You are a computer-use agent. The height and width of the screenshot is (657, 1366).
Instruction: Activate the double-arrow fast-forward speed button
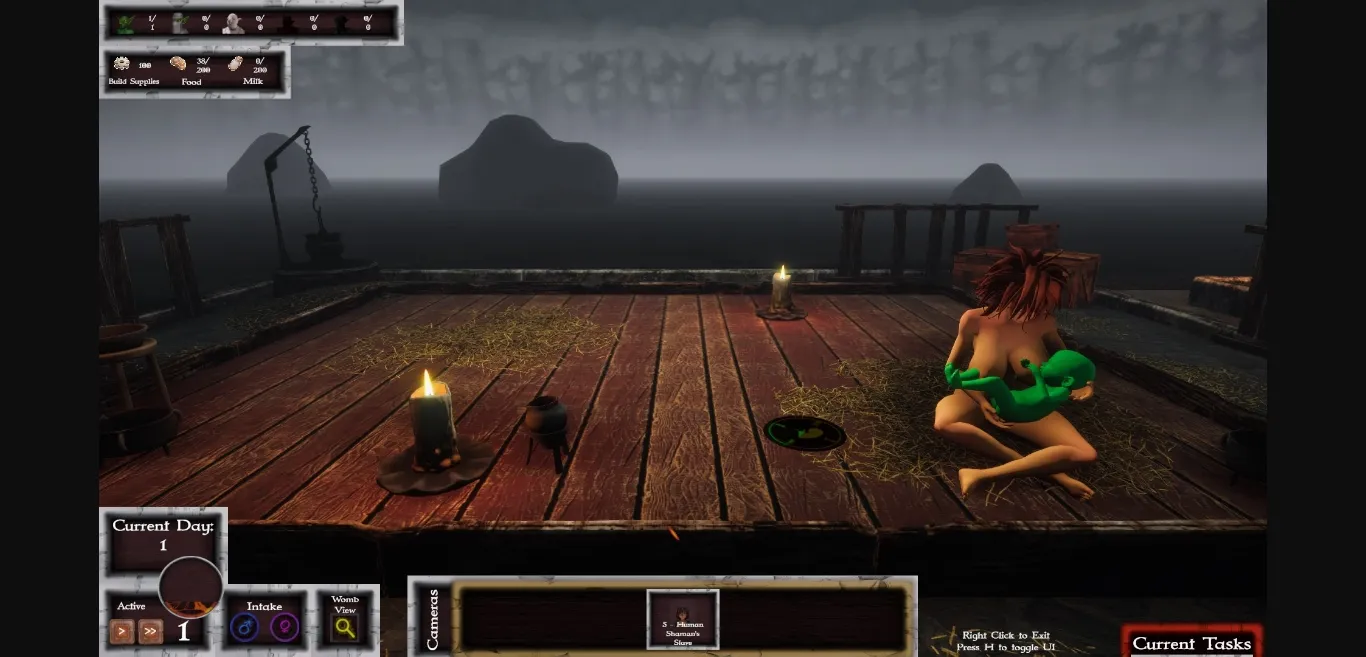(x=151, y=631)
